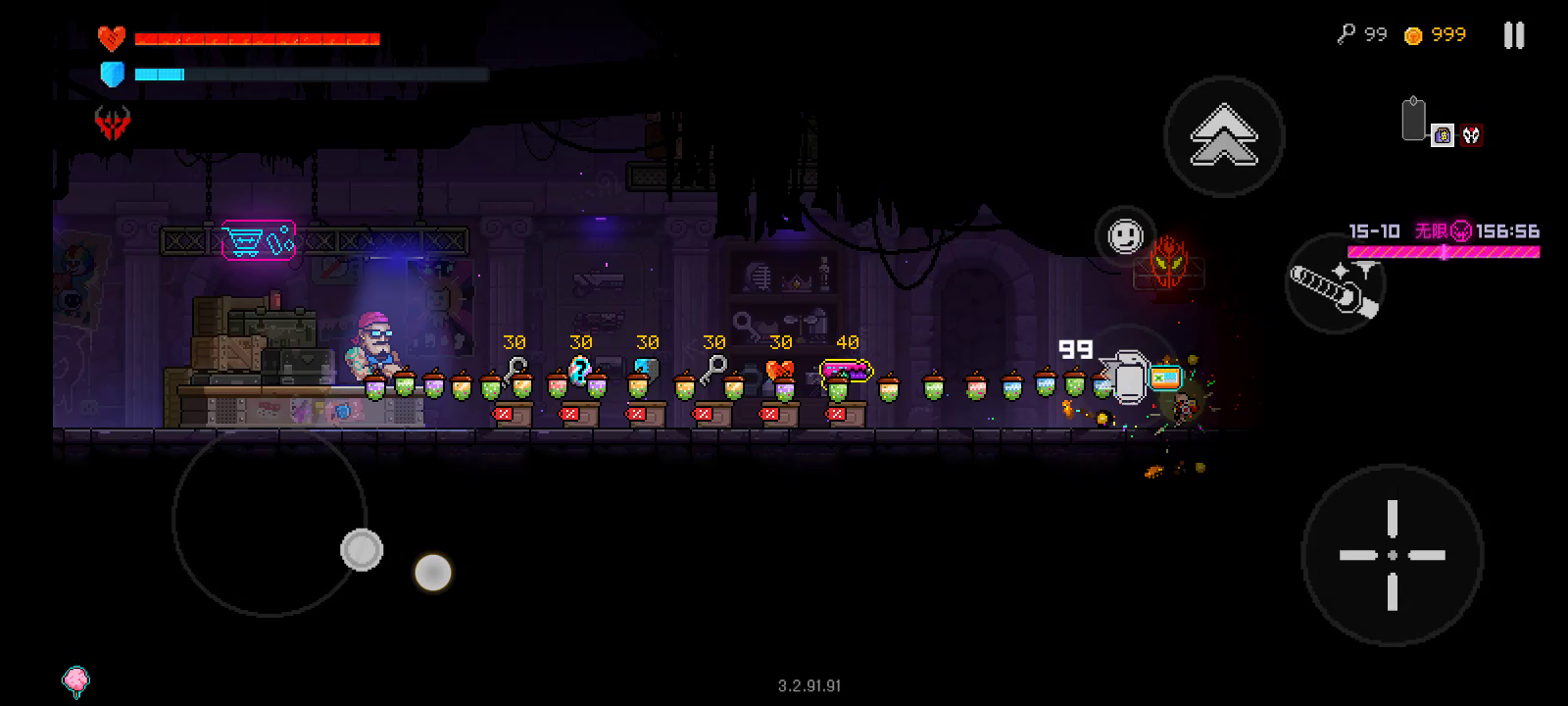1568x706 pixels.
Task: Fire the weapon using the crosshair button
Action: pyautogui.click(x=1392, y=555)
